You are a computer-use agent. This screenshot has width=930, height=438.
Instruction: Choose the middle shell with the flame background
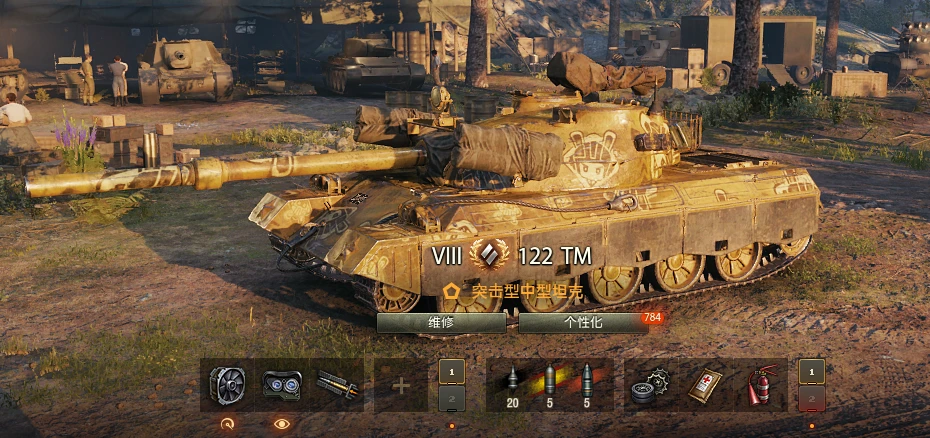(548, 385)
